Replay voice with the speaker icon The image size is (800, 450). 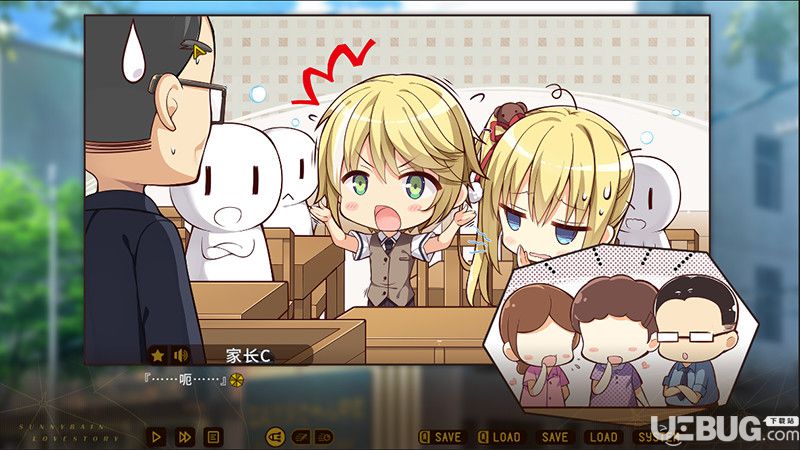181,354
